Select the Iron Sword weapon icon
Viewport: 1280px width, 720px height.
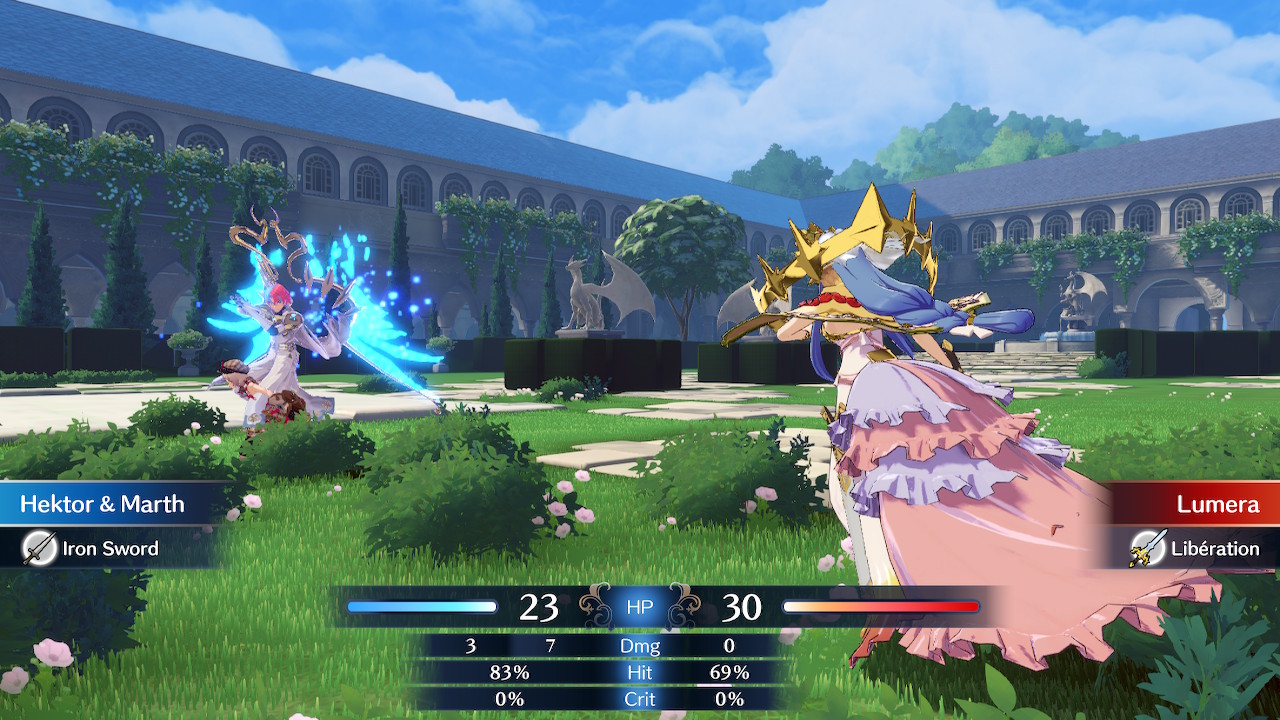pos(40,548)
